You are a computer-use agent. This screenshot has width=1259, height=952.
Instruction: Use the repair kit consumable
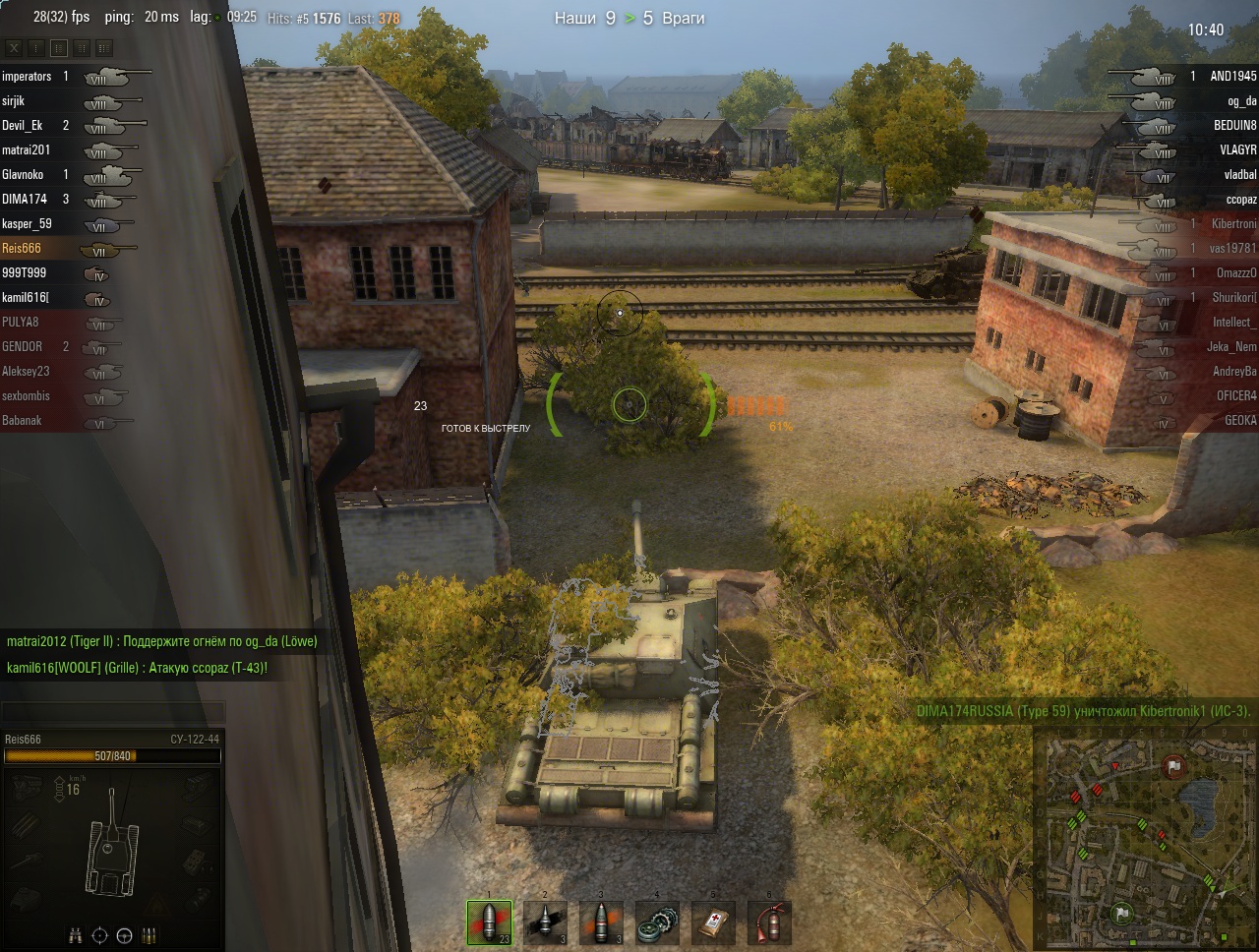tap(657, 923)
